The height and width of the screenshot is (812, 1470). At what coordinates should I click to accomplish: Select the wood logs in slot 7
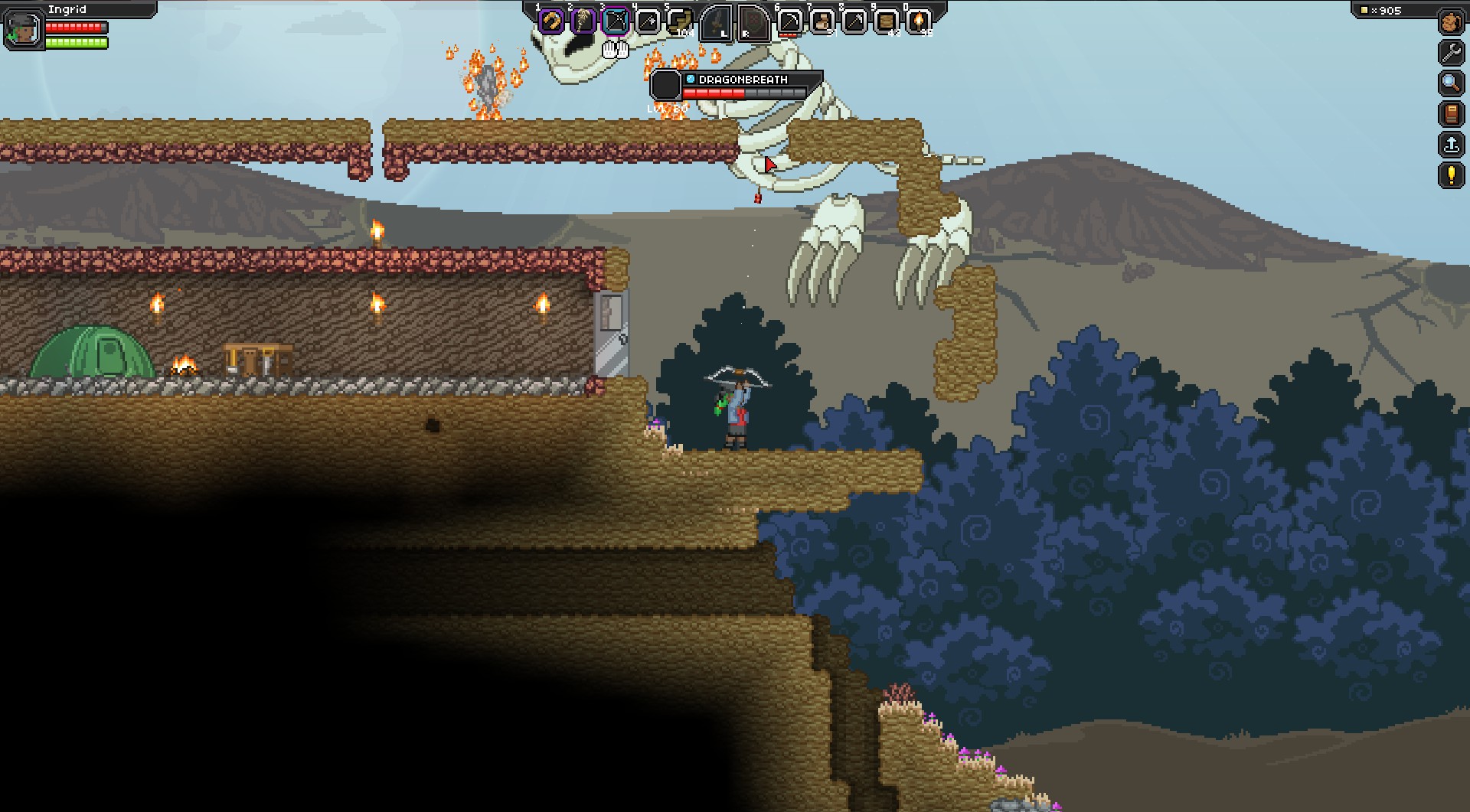pyautogui.click(x=822, y=22)
